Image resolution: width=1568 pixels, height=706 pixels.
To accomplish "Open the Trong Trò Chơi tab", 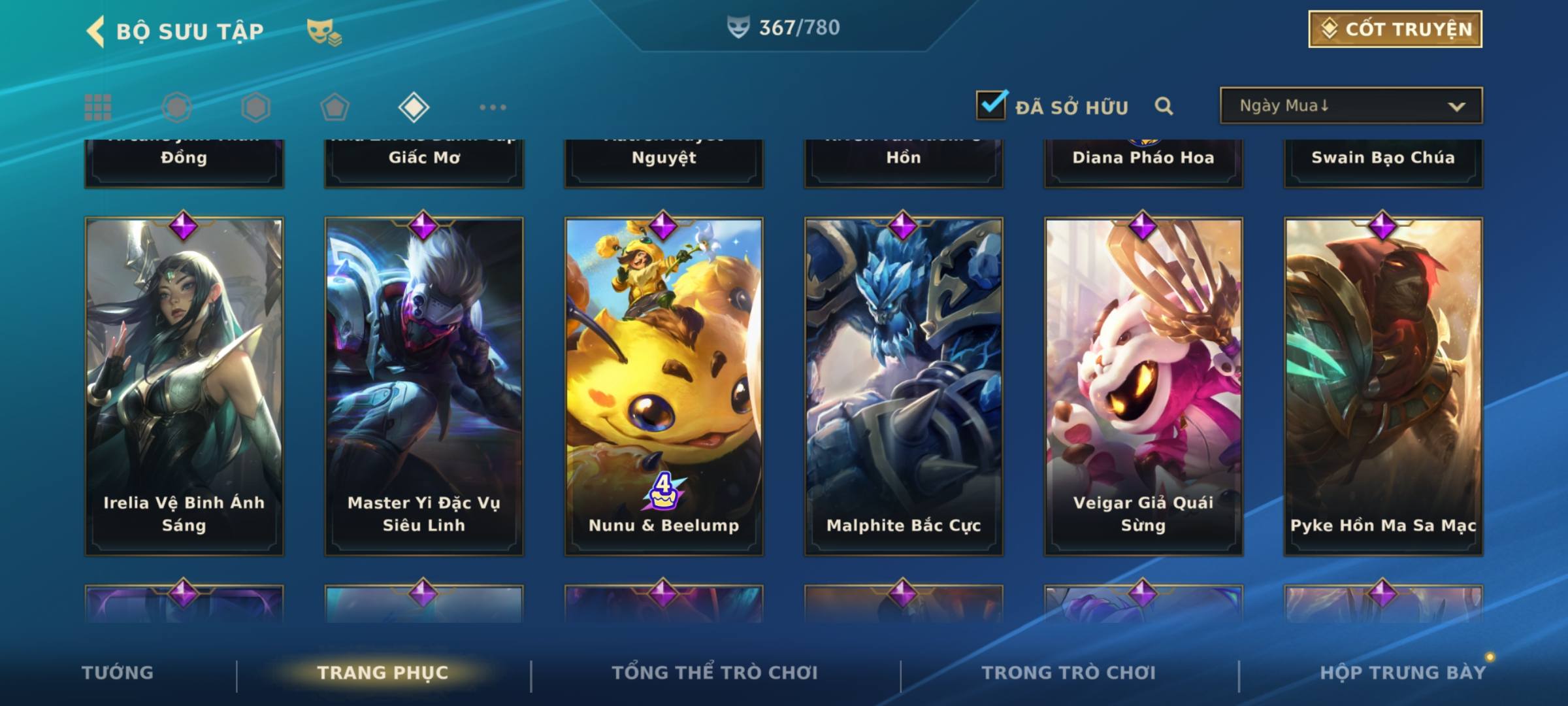I will pyautogui.click(x=1069, y=673).
